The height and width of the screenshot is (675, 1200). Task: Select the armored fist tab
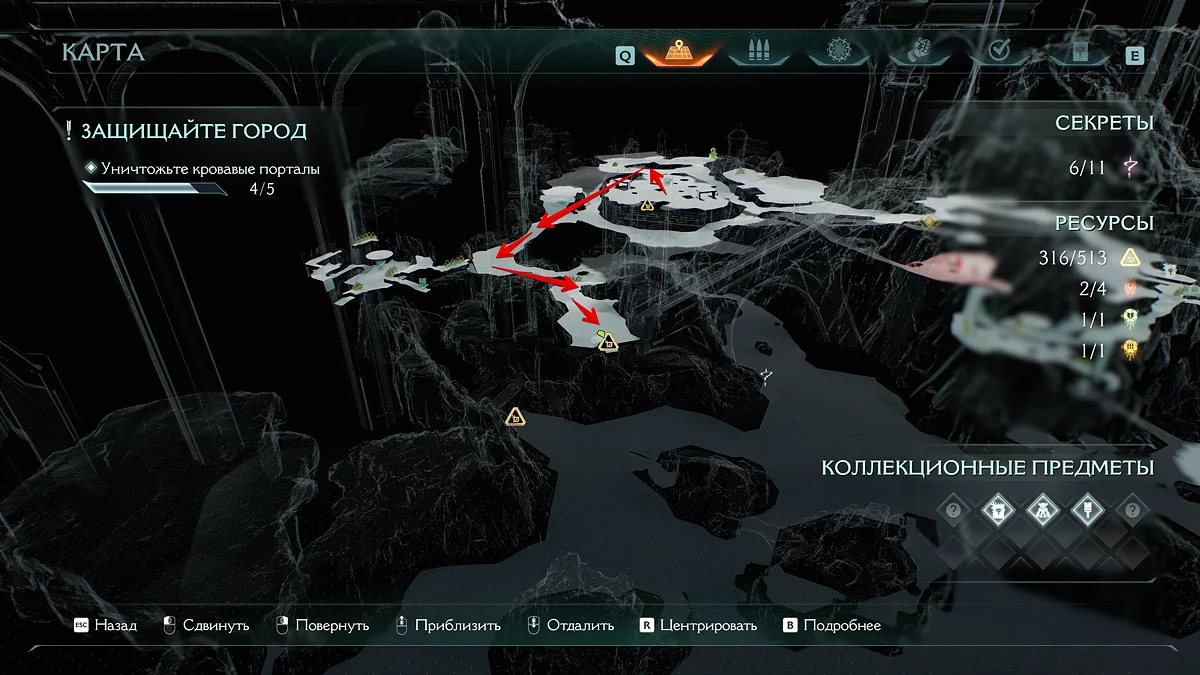click(917, 52)
